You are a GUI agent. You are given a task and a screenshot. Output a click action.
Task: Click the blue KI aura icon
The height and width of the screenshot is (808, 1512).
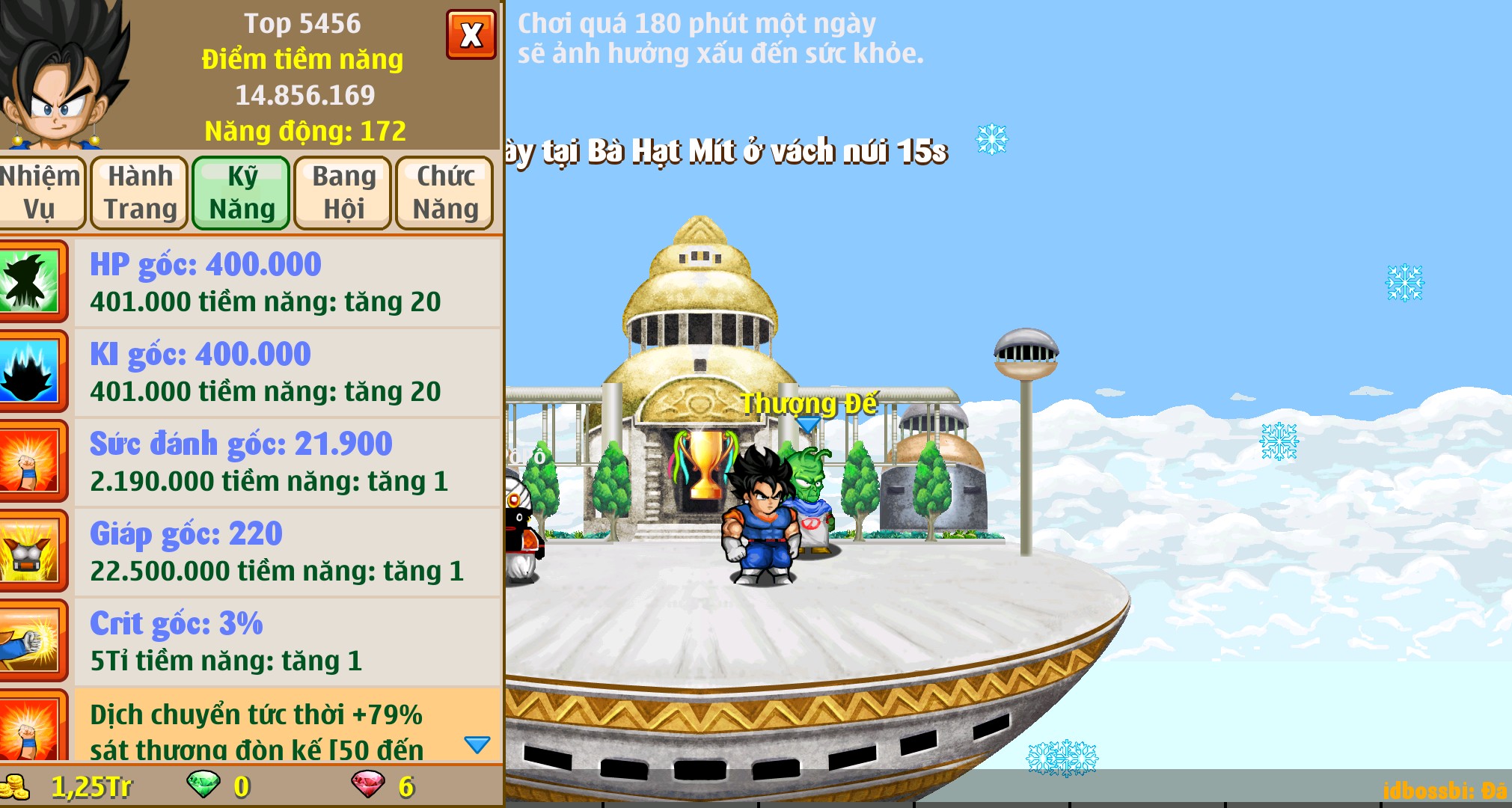pos(30,372)
